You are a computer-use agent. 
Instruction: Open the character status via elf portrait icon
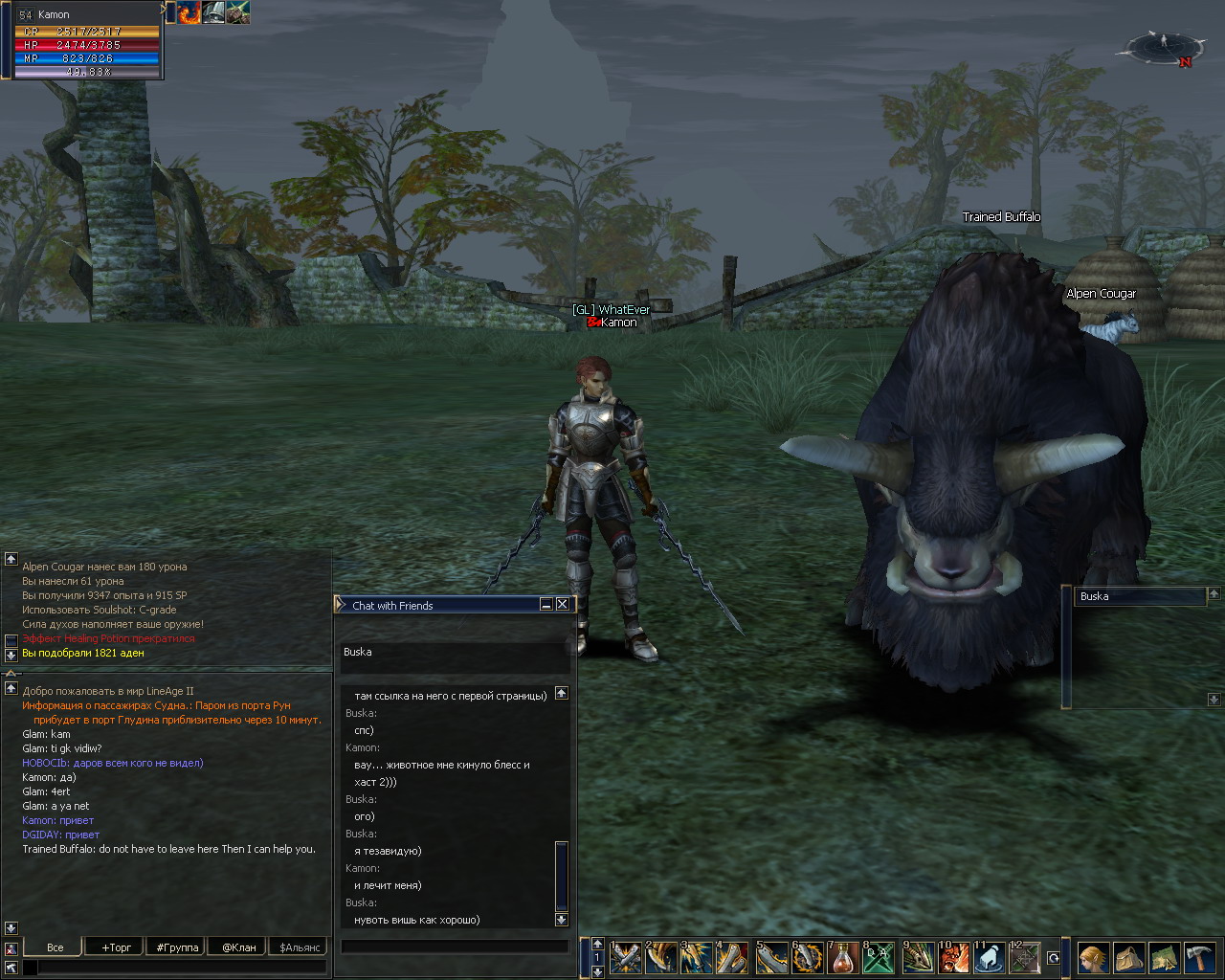pos(1092,957)
